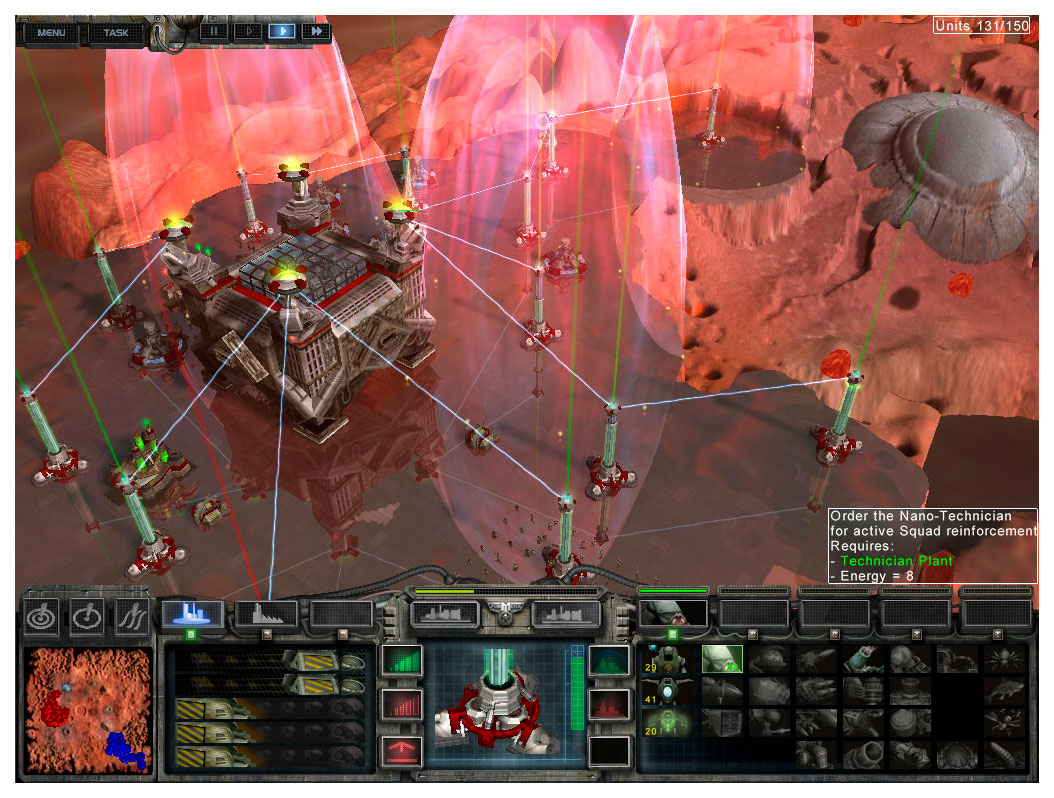The image size is (1054, 798).
Task: Click the red bars button
Action: (402, 705)
